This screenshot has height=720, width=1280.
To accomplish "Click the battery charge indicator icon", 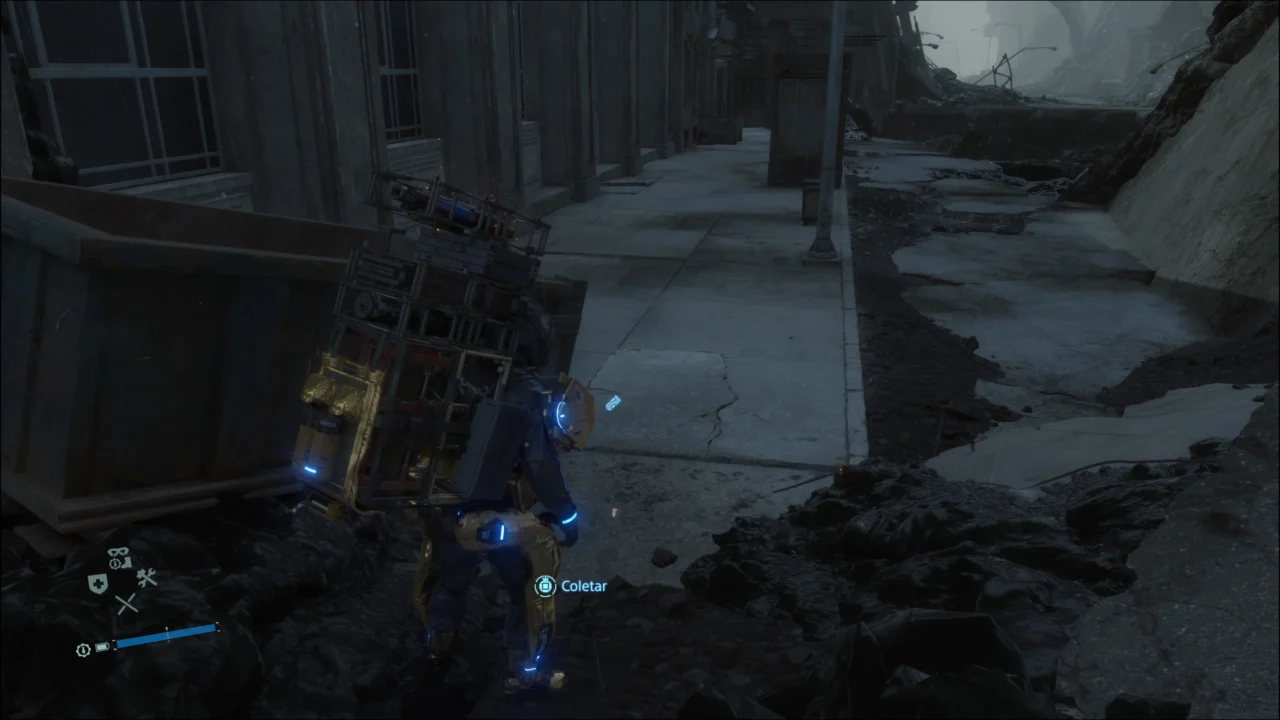I will (102, 647).
